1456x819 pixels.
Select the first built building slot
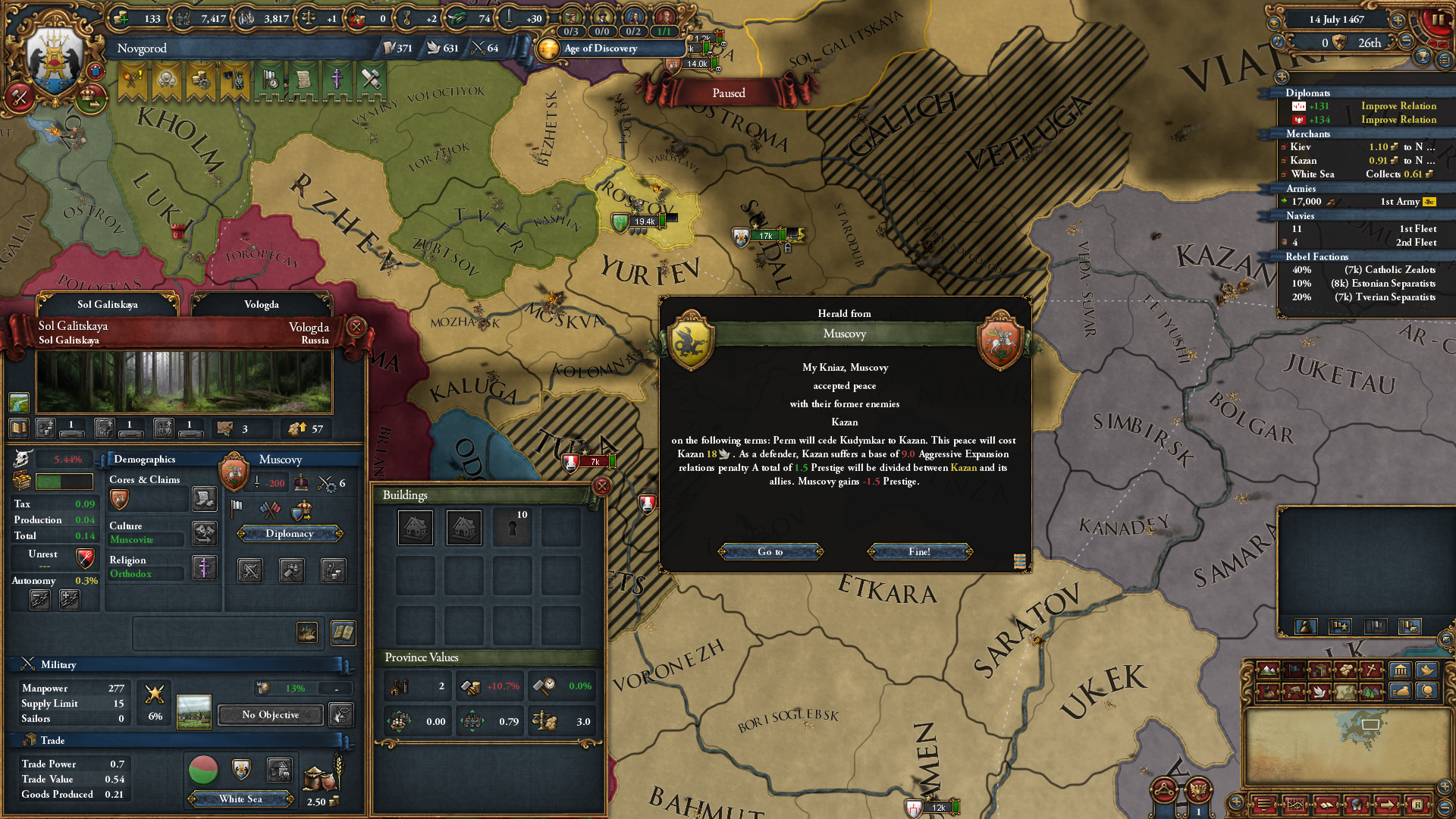pos(416,527)
